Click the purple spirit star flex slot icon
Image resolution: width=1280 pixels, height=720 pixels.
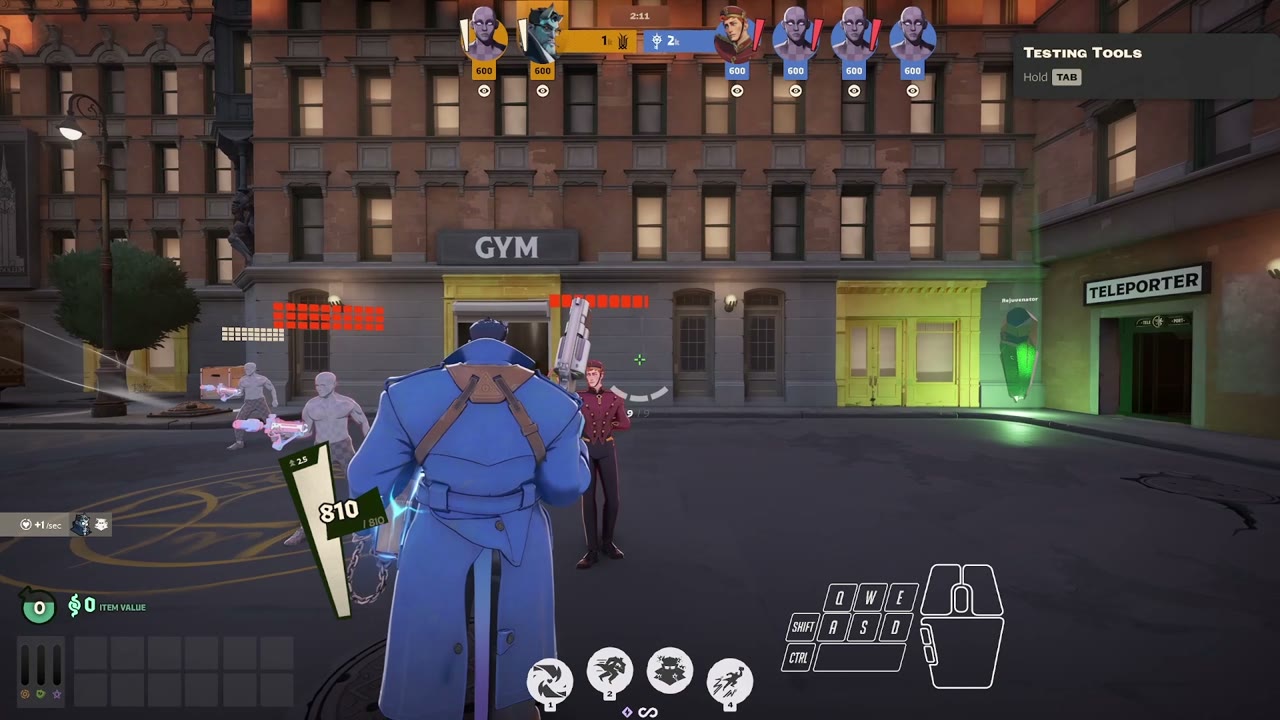pos(56,694)
